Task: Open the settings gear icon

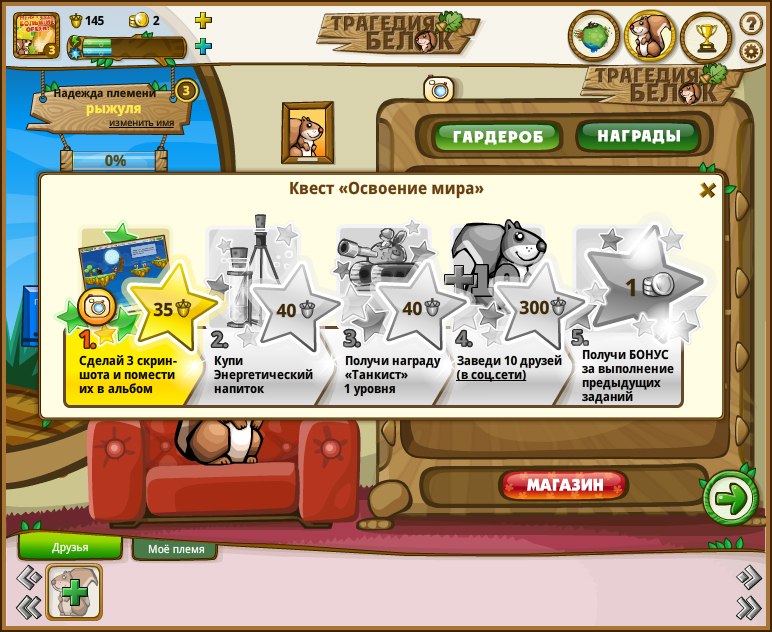Action: coord(750,51)
